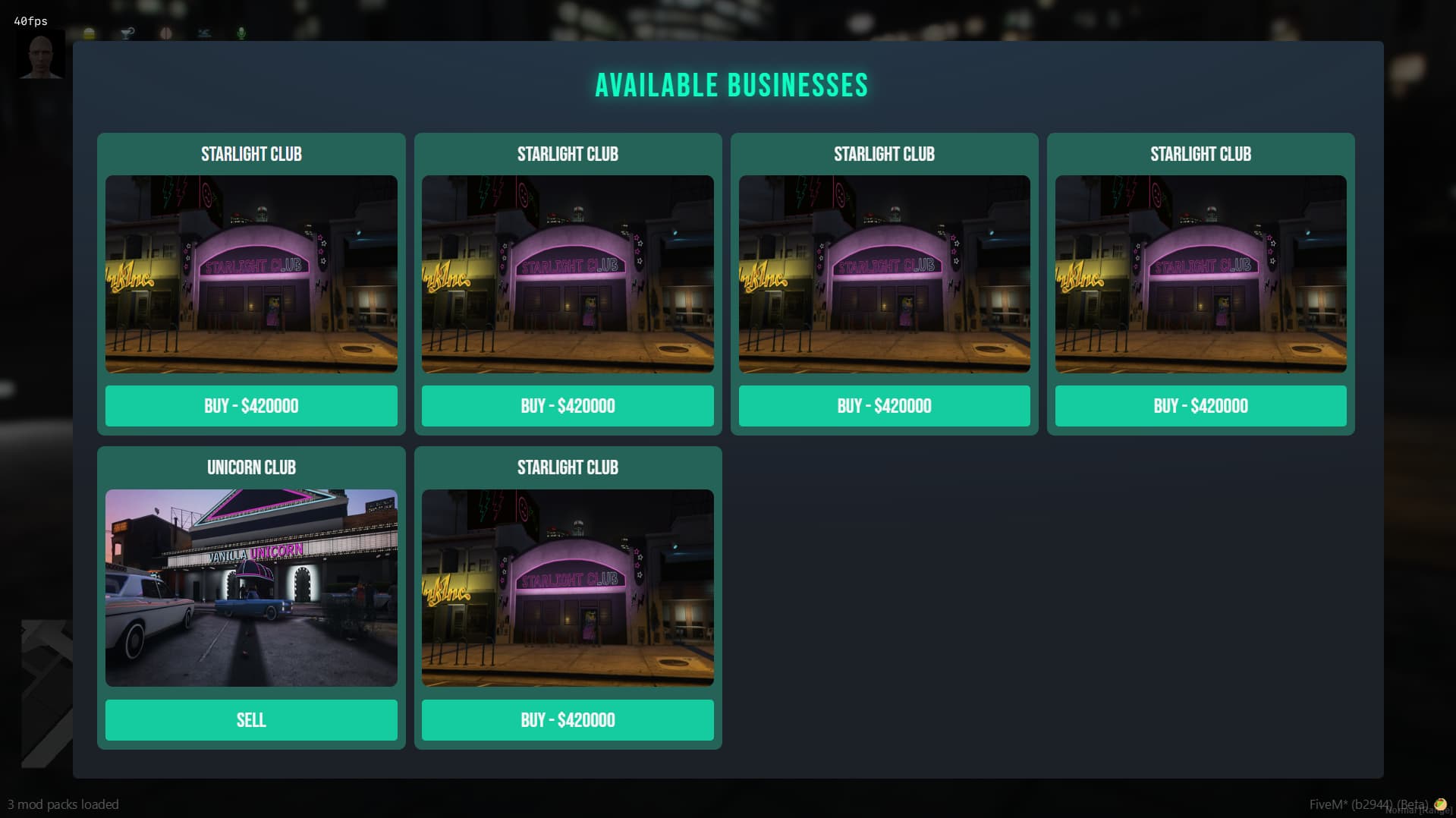Click the green microphone voice icon
Screen dimensions: 1456x818
tap(241, 33)
